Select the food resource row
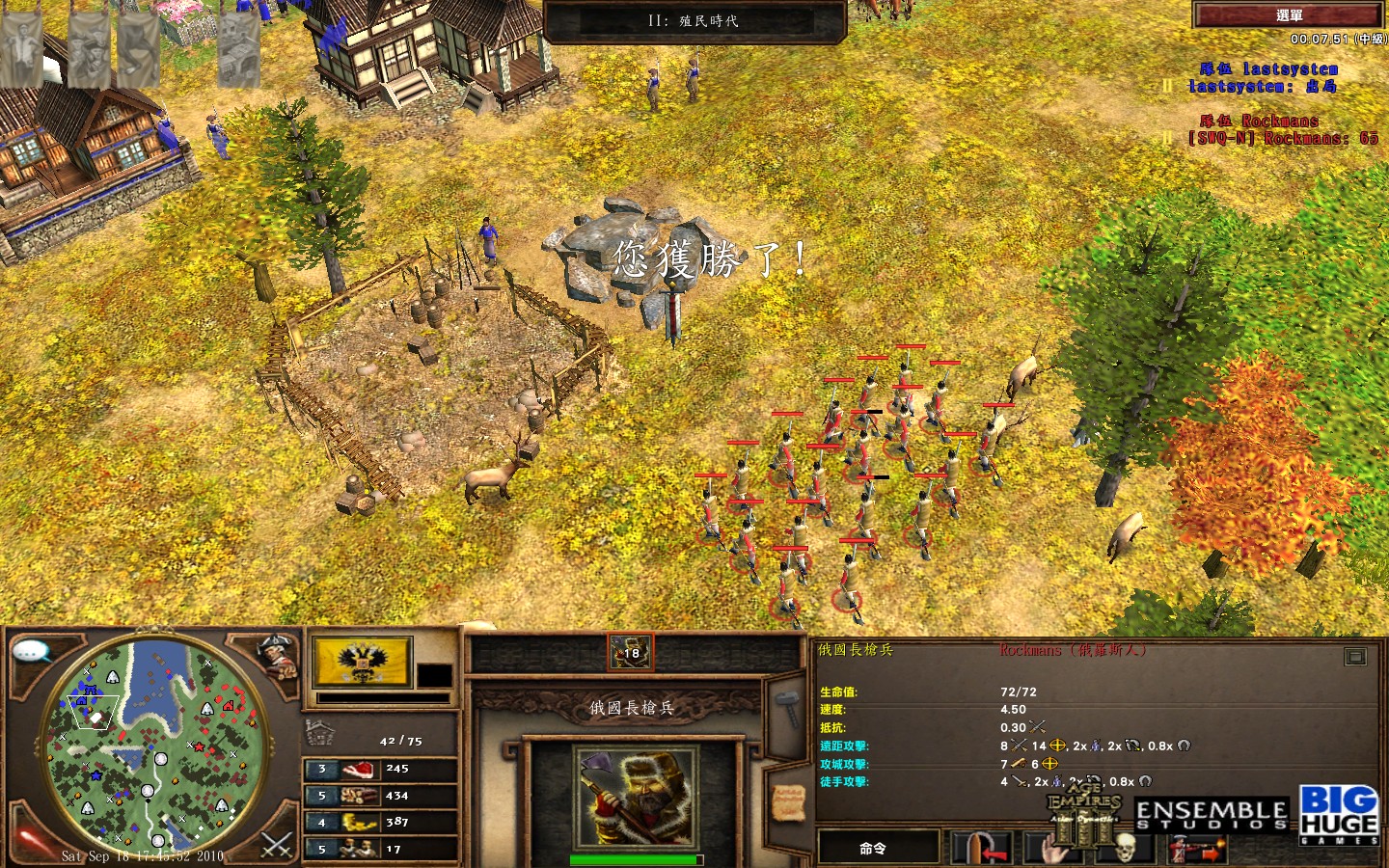 (x=380, y=769)
